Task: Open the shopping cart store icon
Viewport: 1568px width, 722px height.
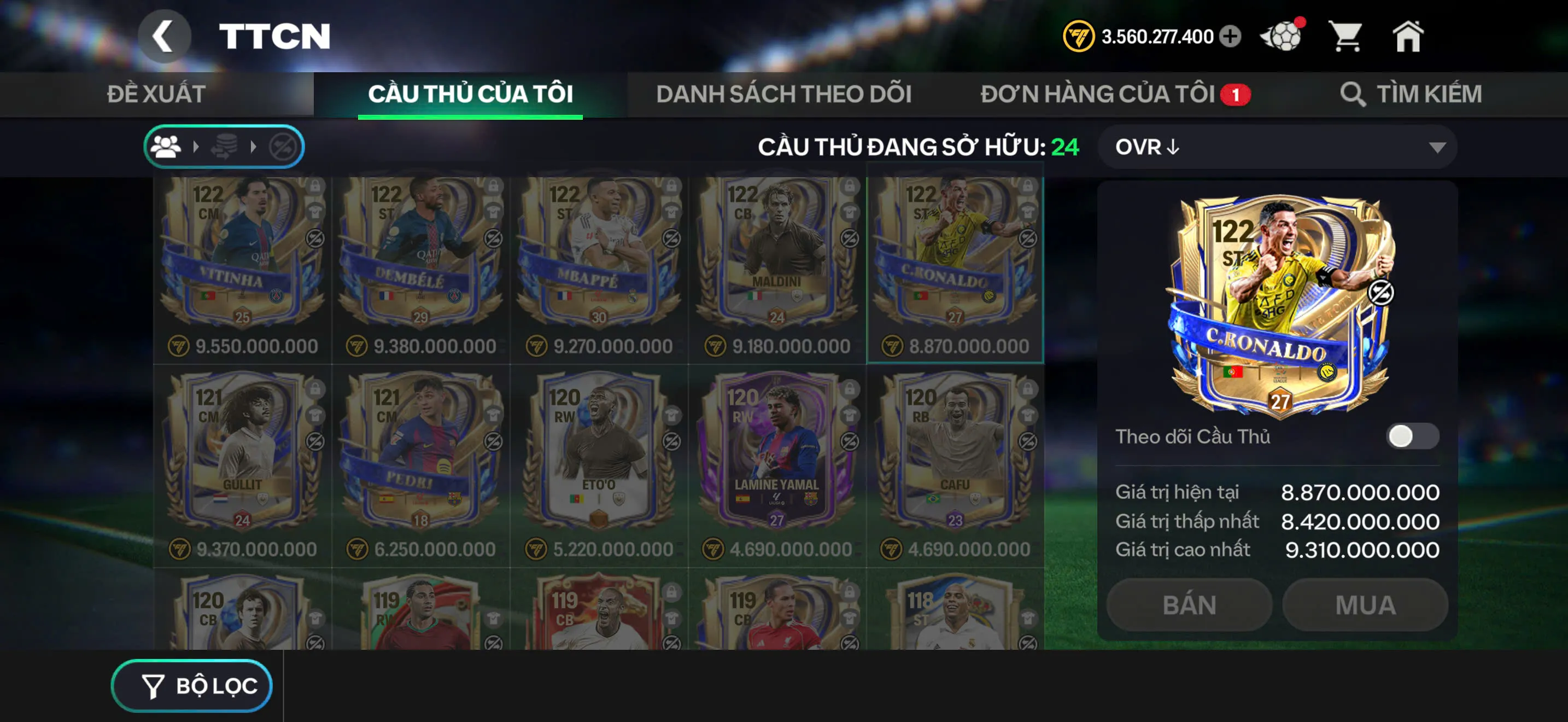Action: click(x=1347, y=38)
